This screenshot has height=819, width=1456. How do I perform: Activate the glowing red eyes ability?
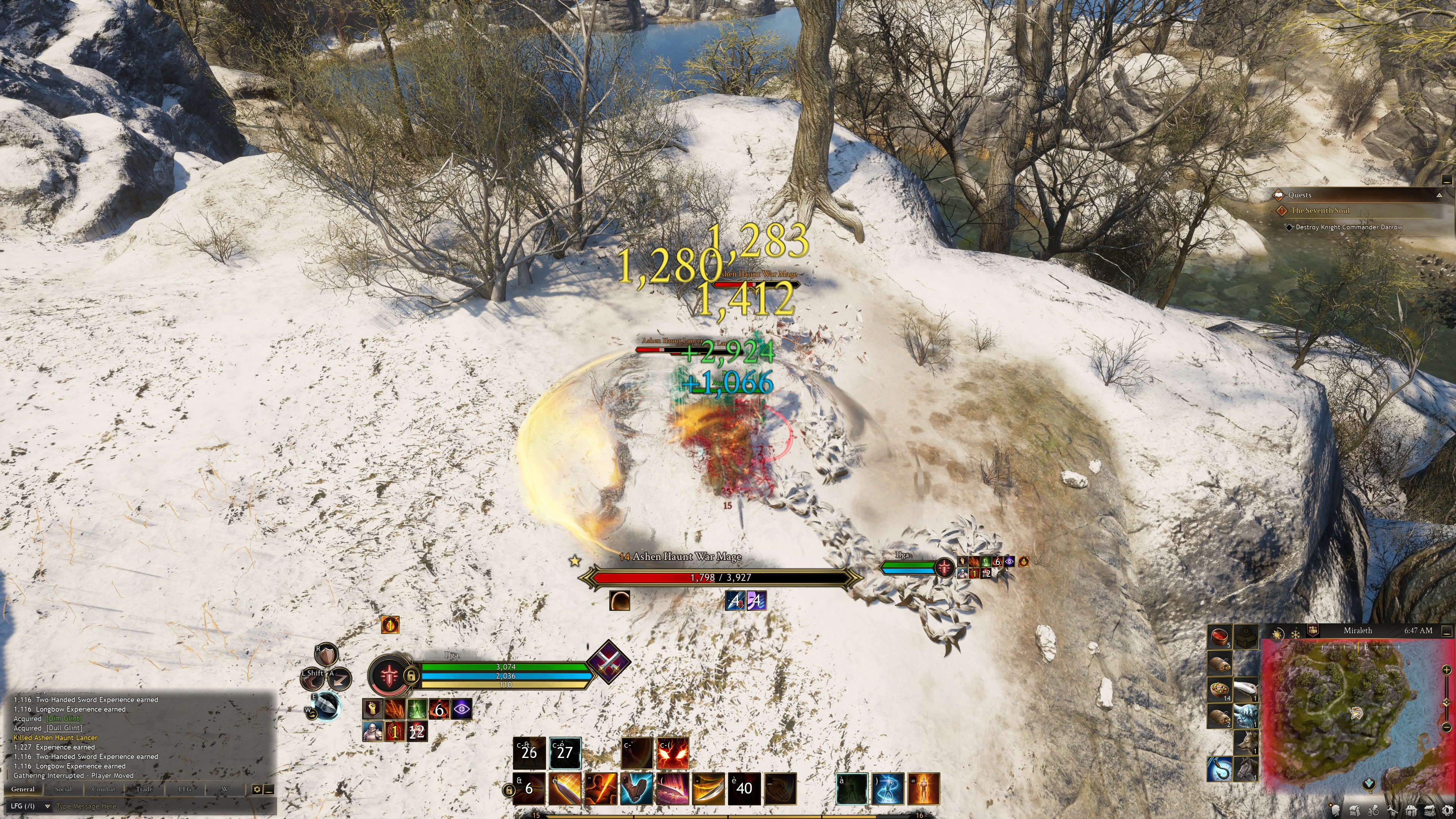[x=673, y=753]
